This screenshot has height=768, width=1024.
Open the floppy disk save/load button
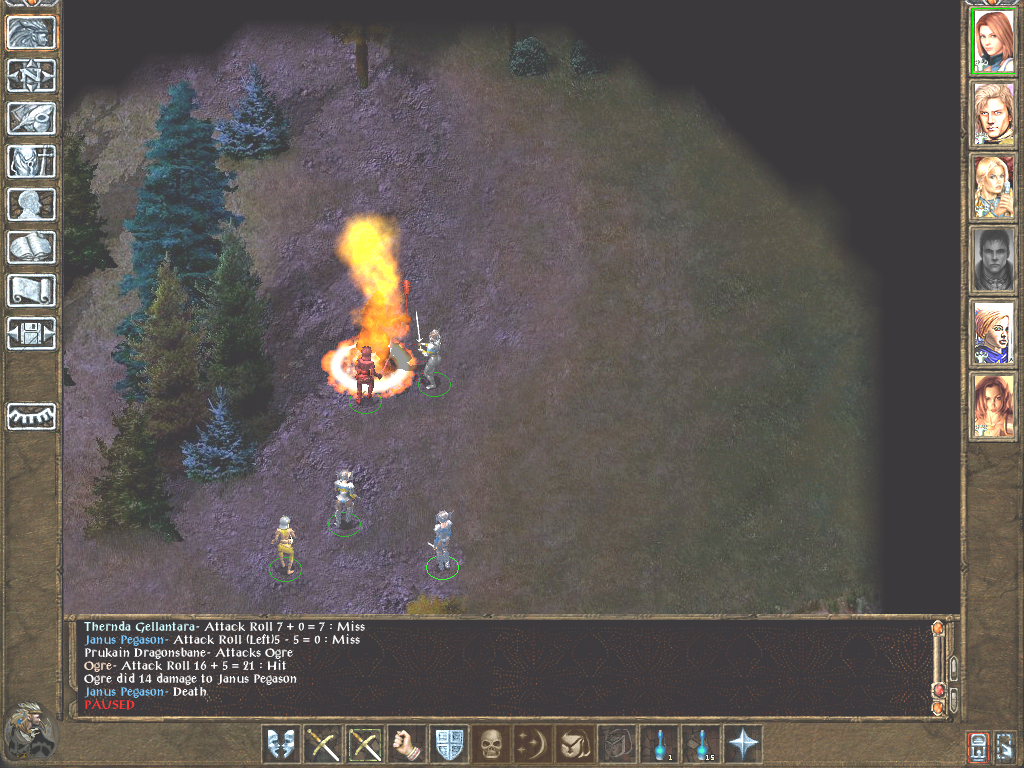[32, 333]
